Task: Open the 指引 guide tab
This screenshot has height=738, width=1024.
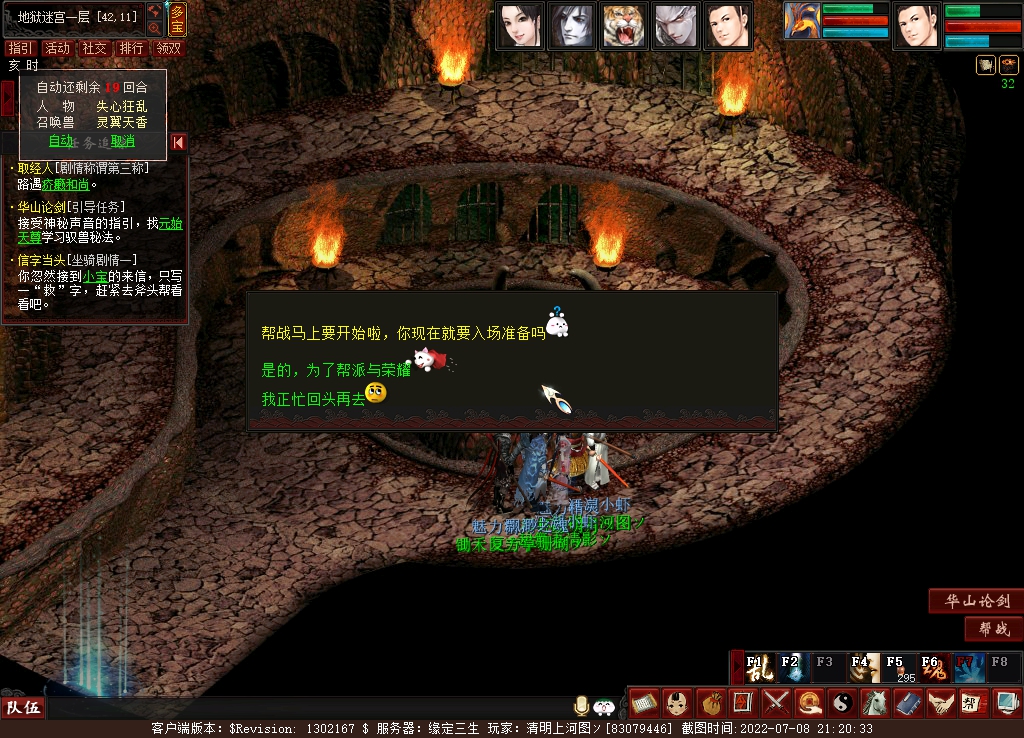Action: tap(20, 48)
